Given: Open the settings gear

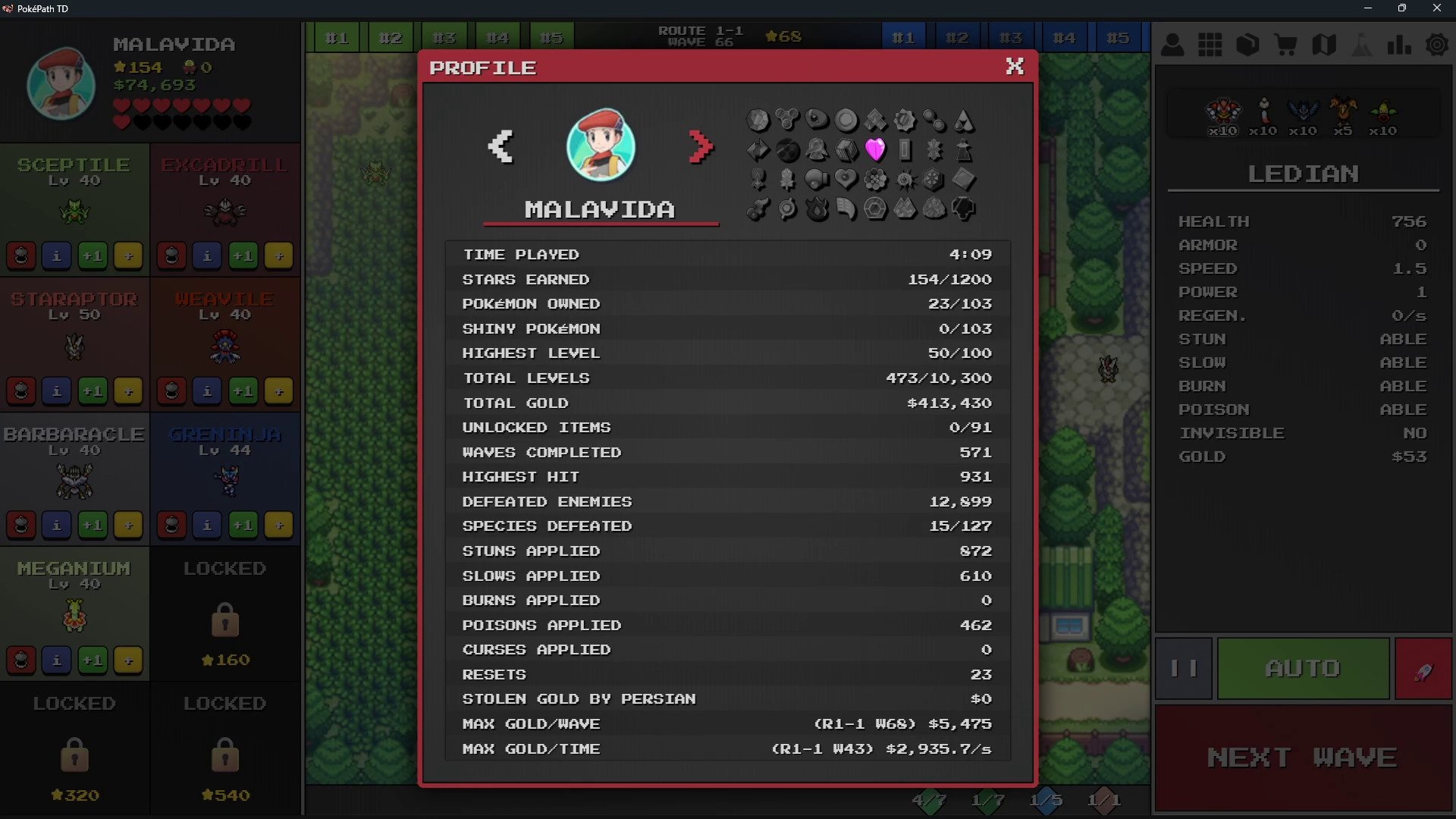Looking at the screenshot, I should coord(1436,45).
